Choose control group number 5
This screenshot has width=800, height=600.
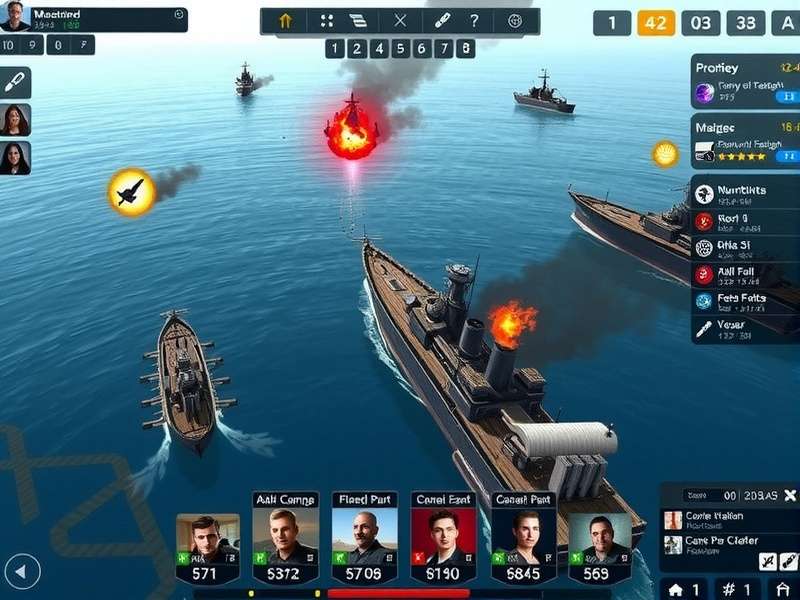point(400,48)
